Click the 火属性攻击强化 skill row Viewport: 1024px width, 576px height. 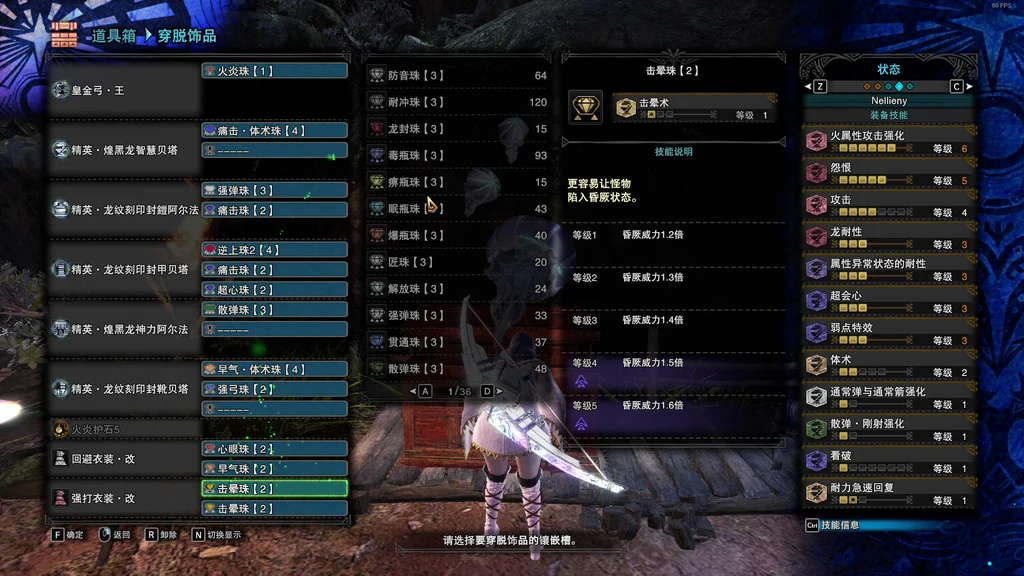888,142
